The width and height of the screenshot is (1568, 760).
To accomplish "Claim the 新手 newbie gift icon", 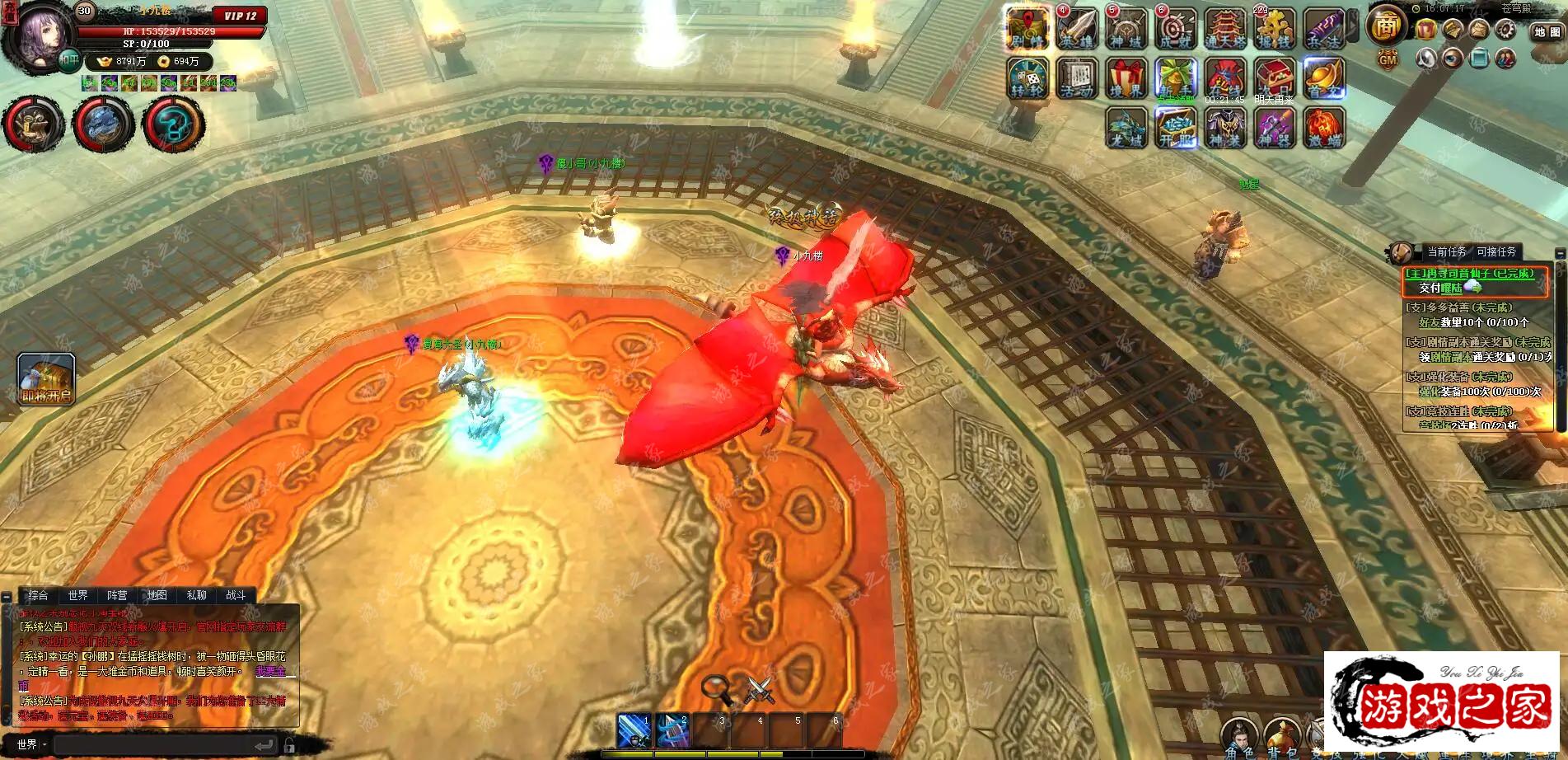I will (1176, 78).
